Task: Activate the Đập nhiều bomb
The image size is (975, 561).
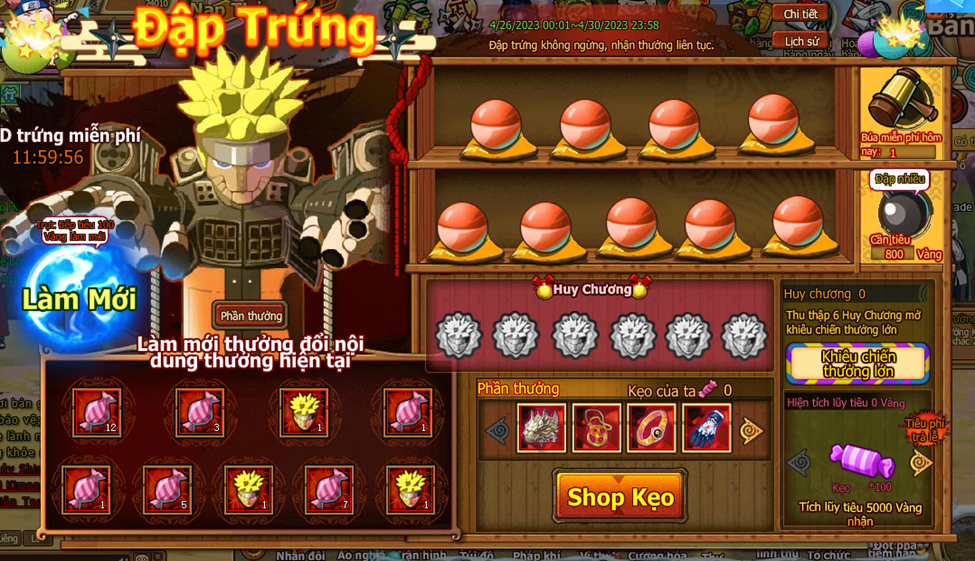Action: [x=900, y=211]
